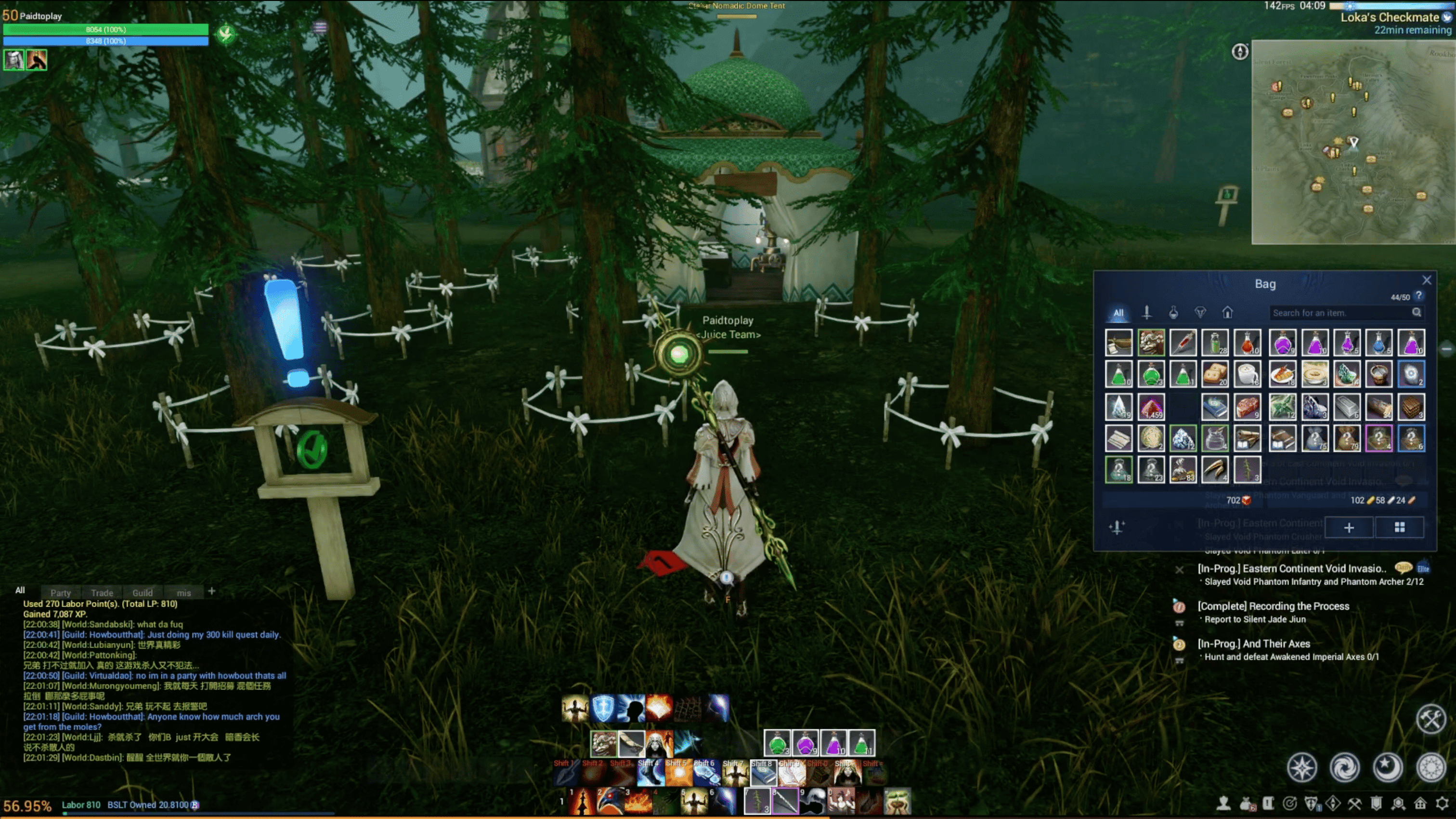Viewport: 1456px width, 819px height.
Task: Select the bag's house category tab
Action: pyautogui.click(x=1227, y=312)
